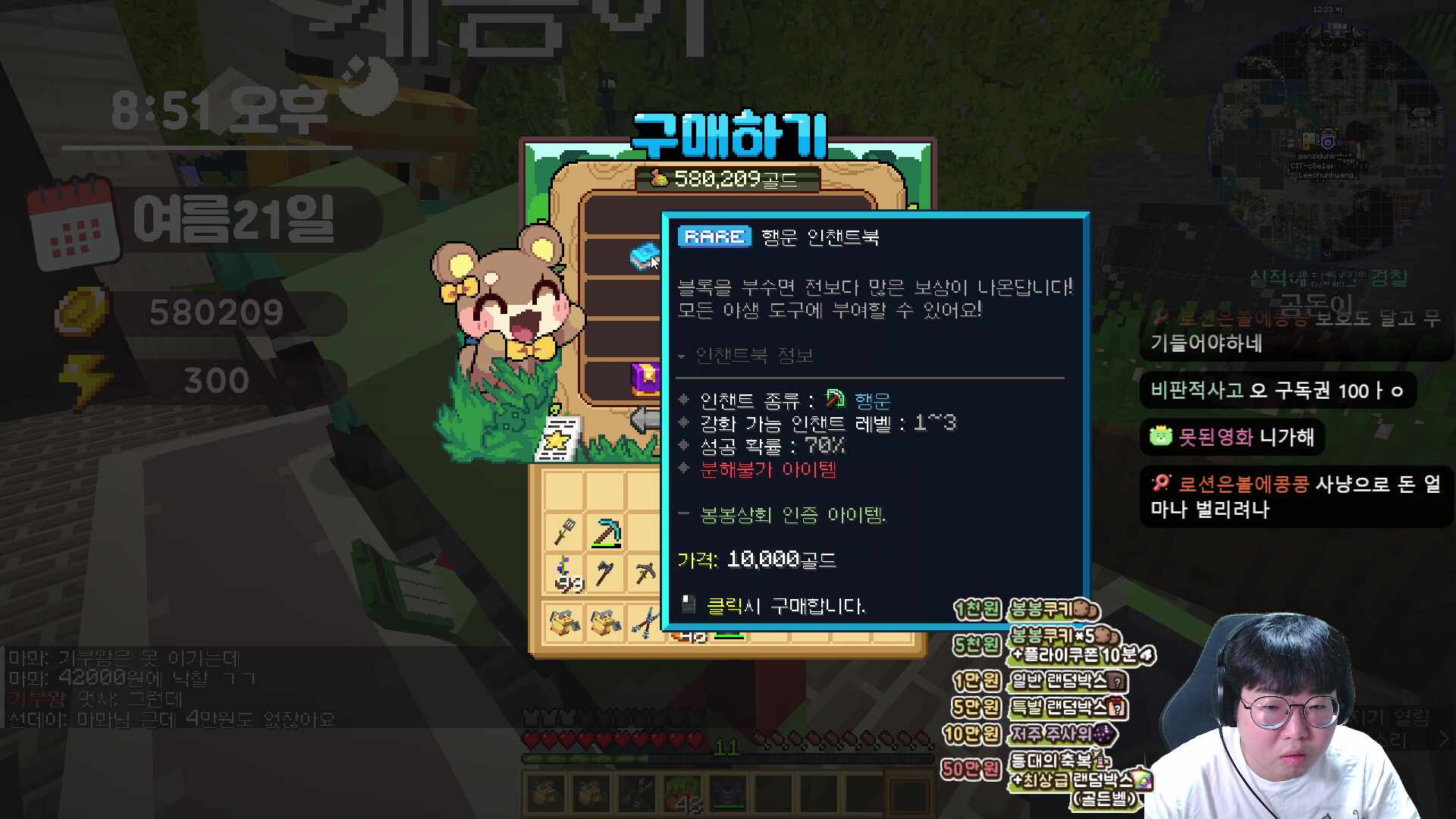
Task: Click the diamond pickaxe in the shop grid
Action: tap(607, 532)
